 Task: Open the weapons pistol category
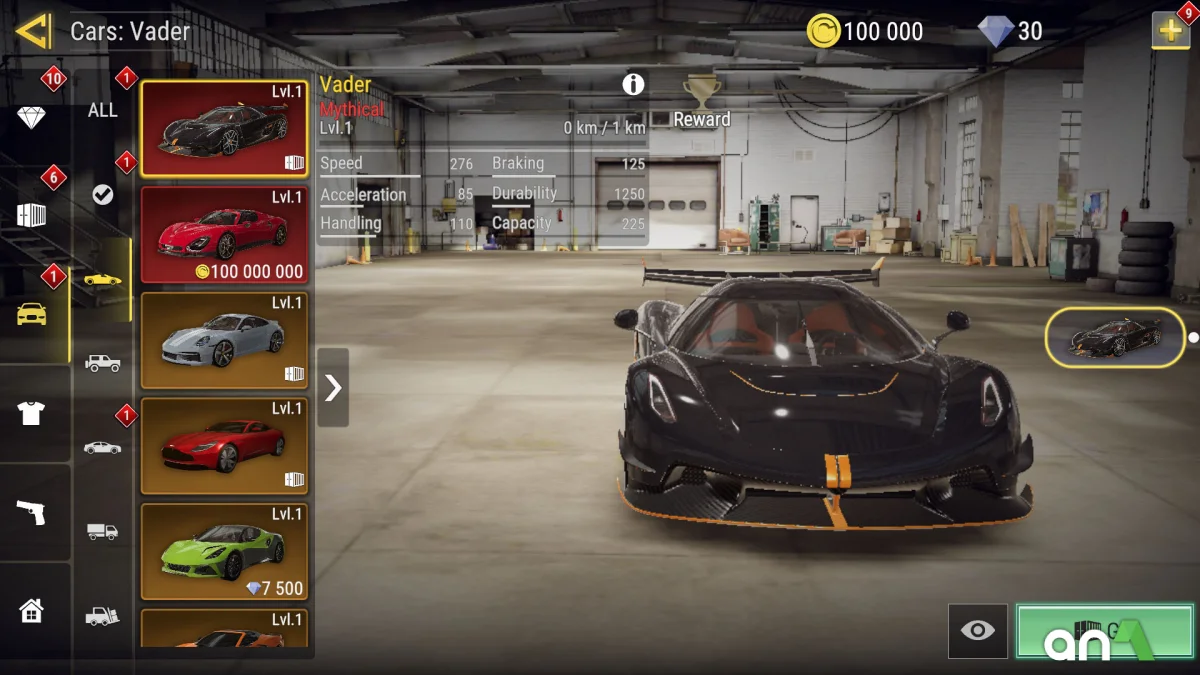click(31, 512)
